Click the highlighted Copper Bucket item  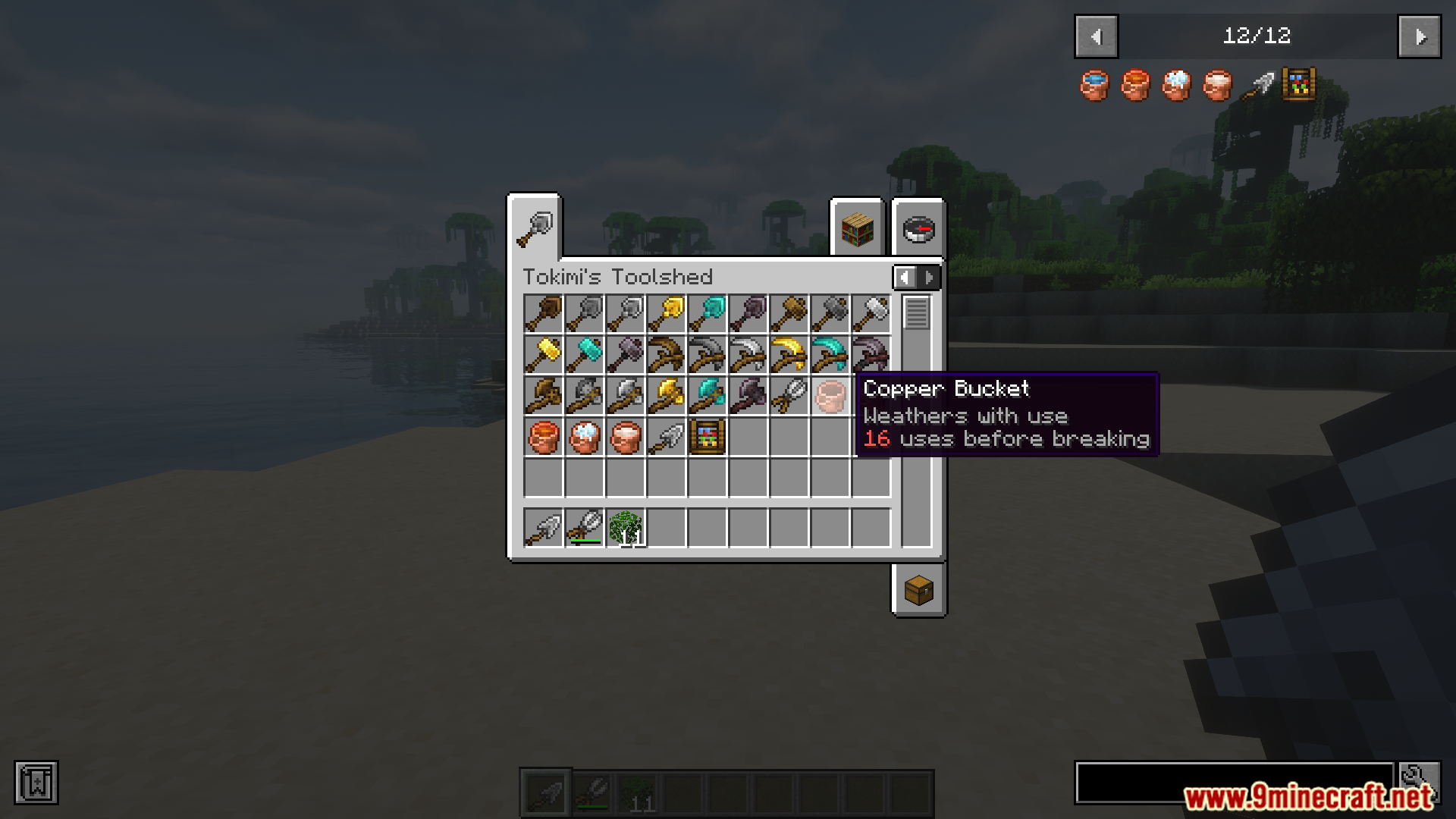pyautogui.click(x=830, y=396)
